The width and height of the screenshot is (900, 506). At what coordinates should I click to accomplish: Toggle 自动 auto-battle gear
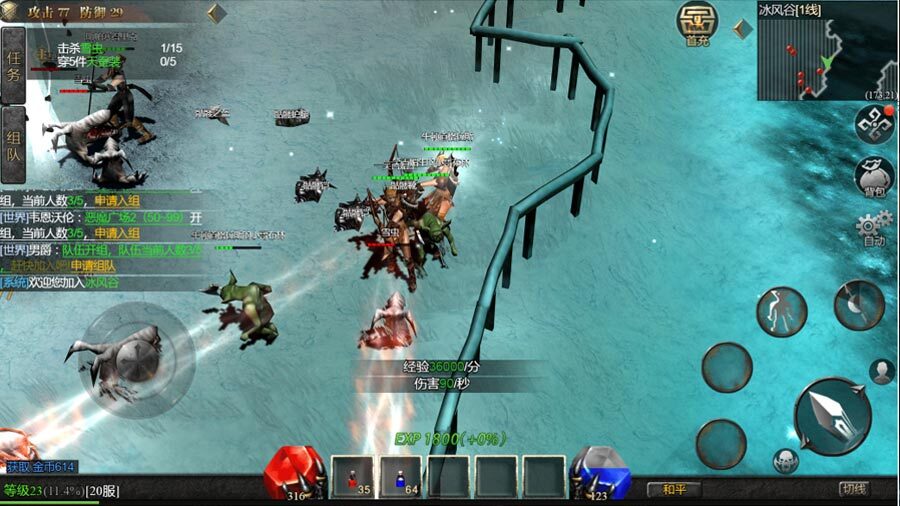(873, 230)
